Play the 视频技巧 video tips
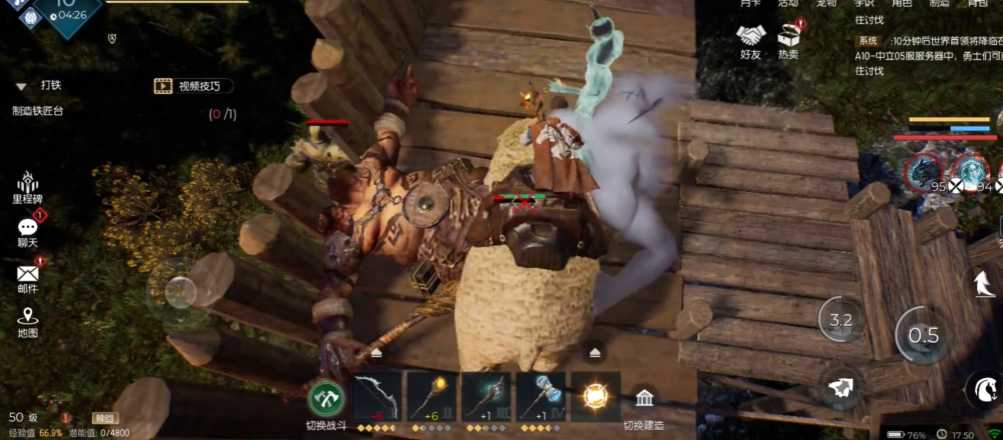This screenshot has width=1003, height=440. click(193, 86)
